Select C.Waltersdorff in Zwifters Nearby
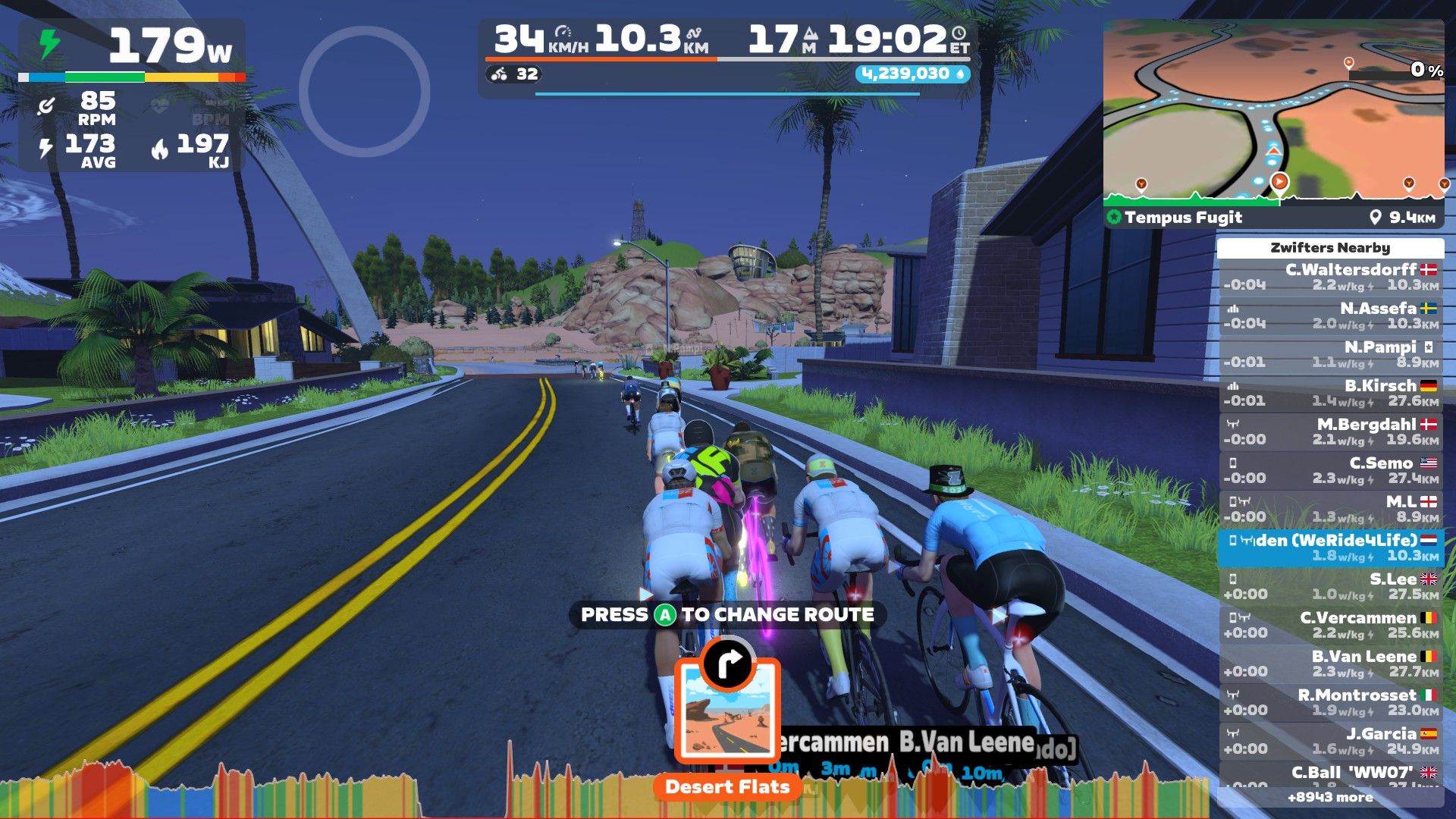Viewport: 1456px width, 819px height. pyautogui.click(x=1330, y=277)
